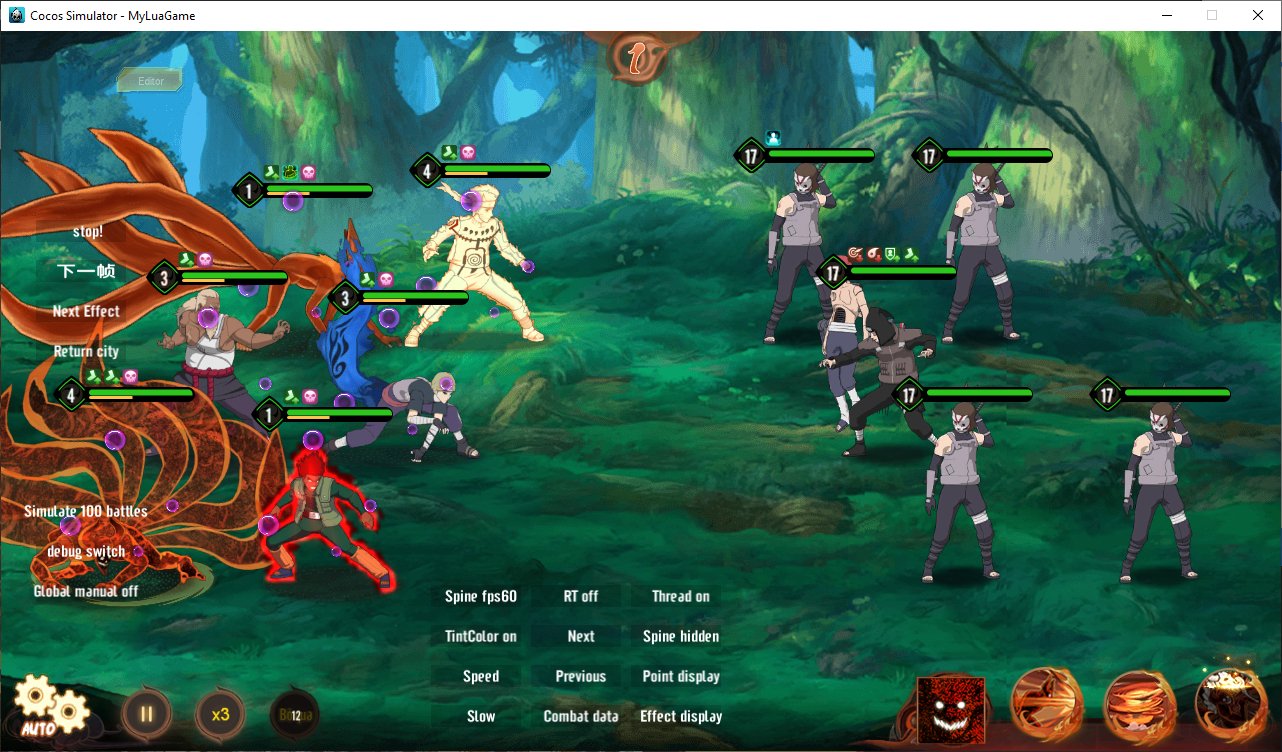The height and width of the screenshot is (752, 1282).
Task: Toggle the debug switch
Action: click(86, 551)
